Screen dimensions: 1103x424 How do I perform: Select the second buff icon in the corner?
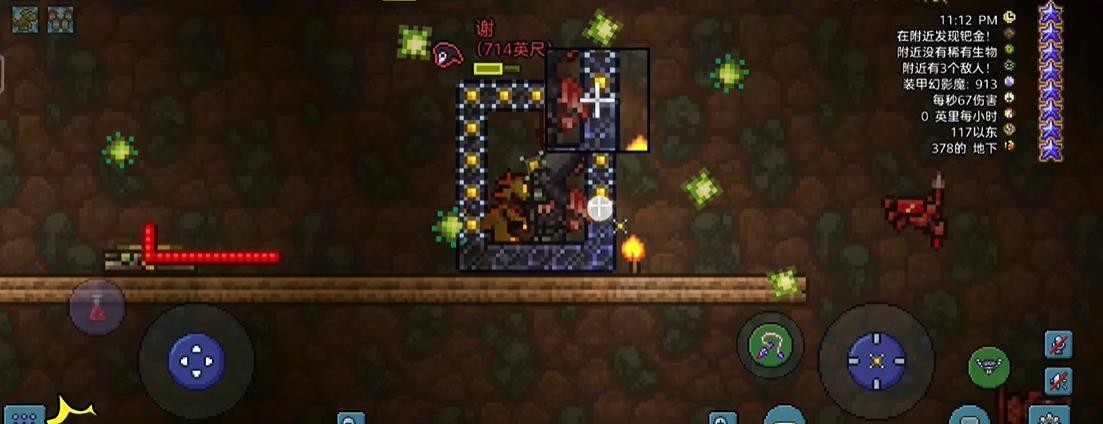pyautogui.click(x=60, y=19)
